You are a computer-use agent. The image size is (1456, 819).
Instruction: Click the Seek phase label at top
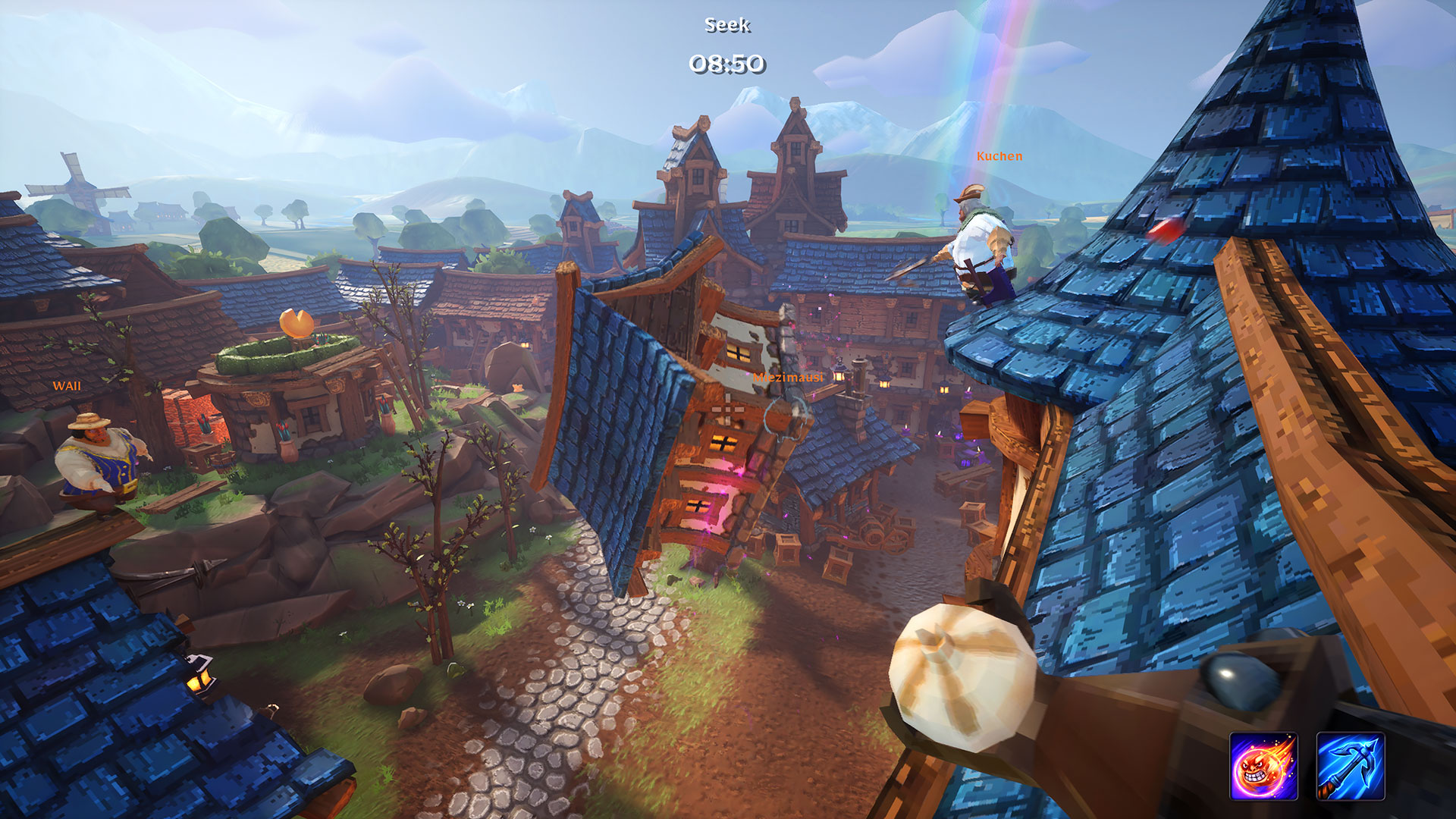(x=727, y=25)
